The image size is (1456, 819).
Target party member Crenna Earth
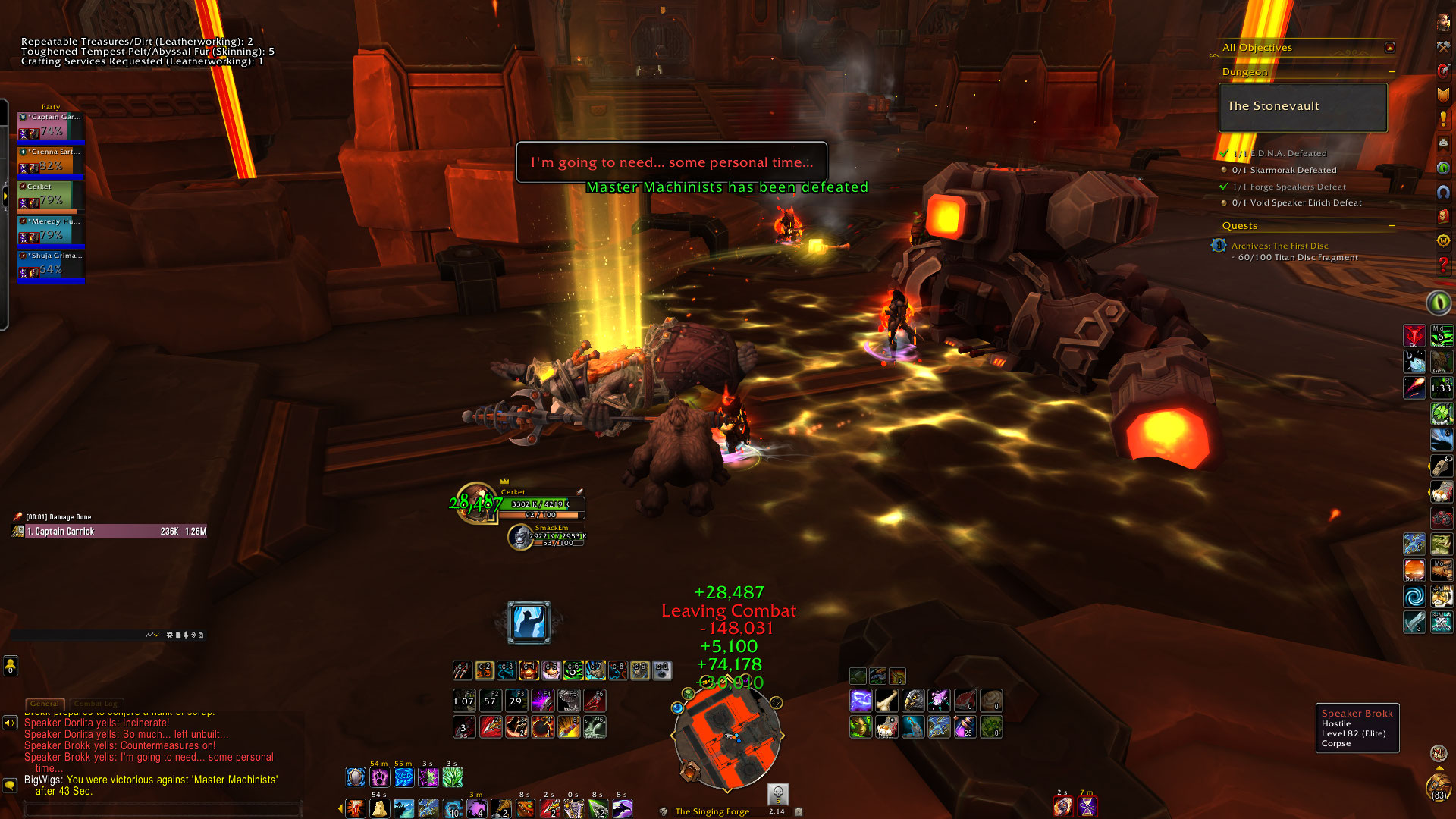51,162
